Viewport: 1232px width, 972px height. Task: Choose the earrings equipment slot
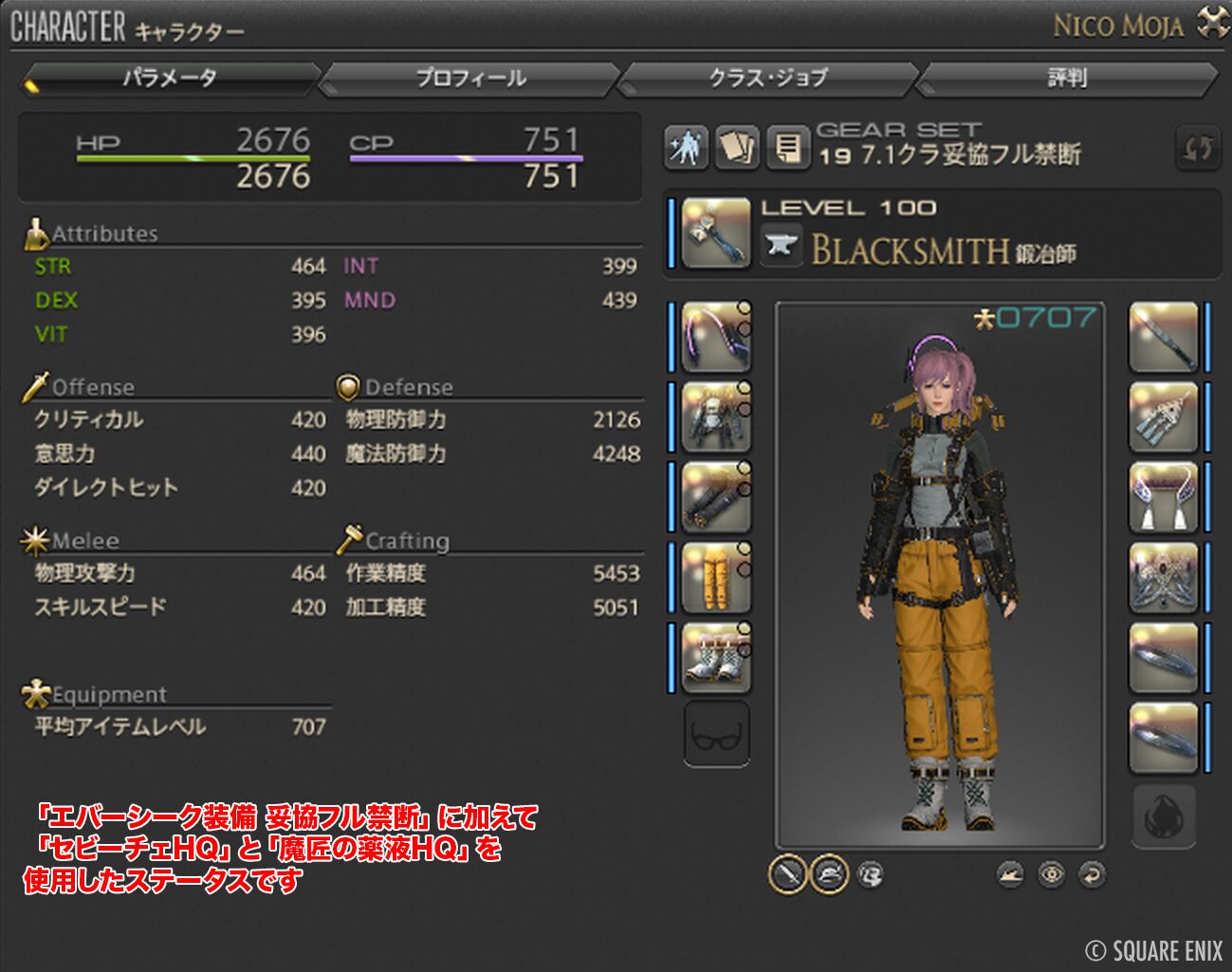[1163, 417]
